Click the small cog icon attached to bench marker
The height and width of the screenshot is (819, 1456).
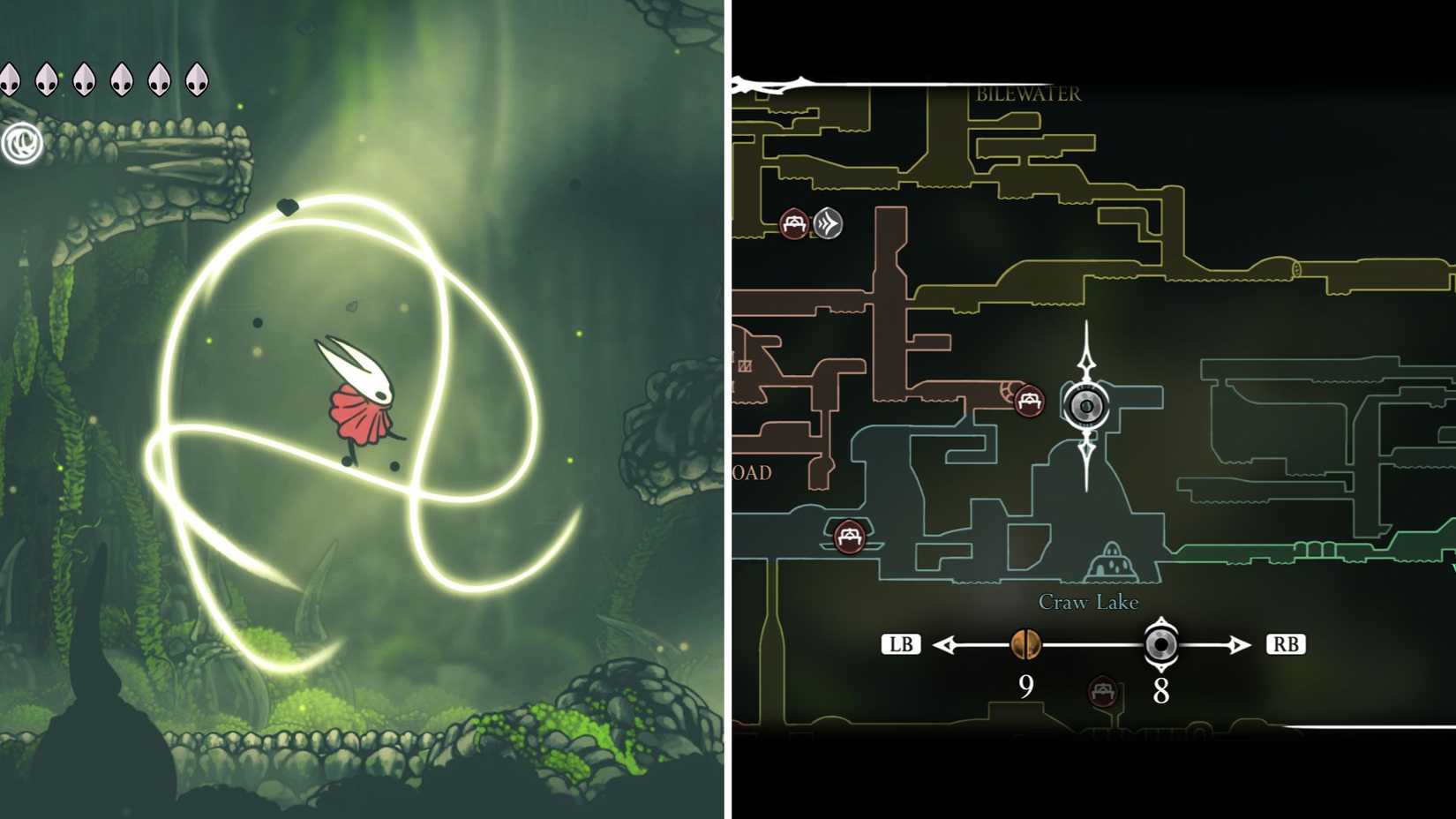1007,390
